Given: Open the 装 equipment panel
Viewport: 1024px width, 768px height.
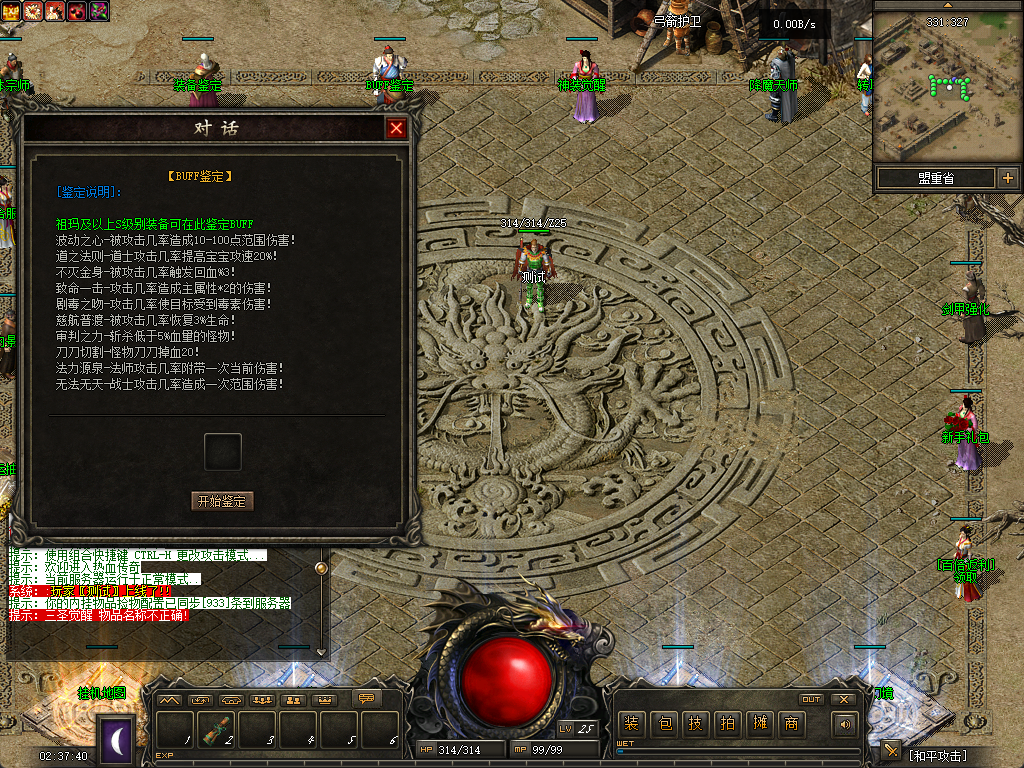Looking at the screenshot, I should 631,723.
